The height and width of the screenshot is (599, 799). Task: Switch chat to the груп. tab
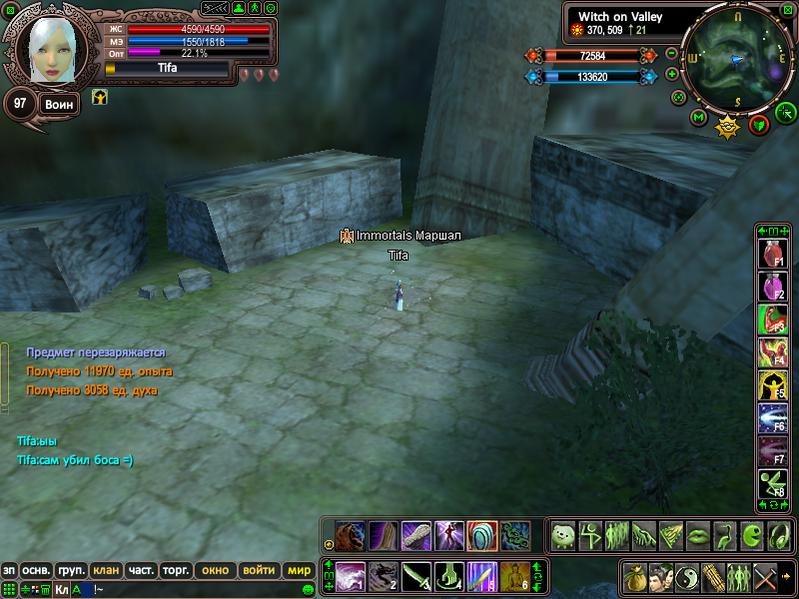71,570
